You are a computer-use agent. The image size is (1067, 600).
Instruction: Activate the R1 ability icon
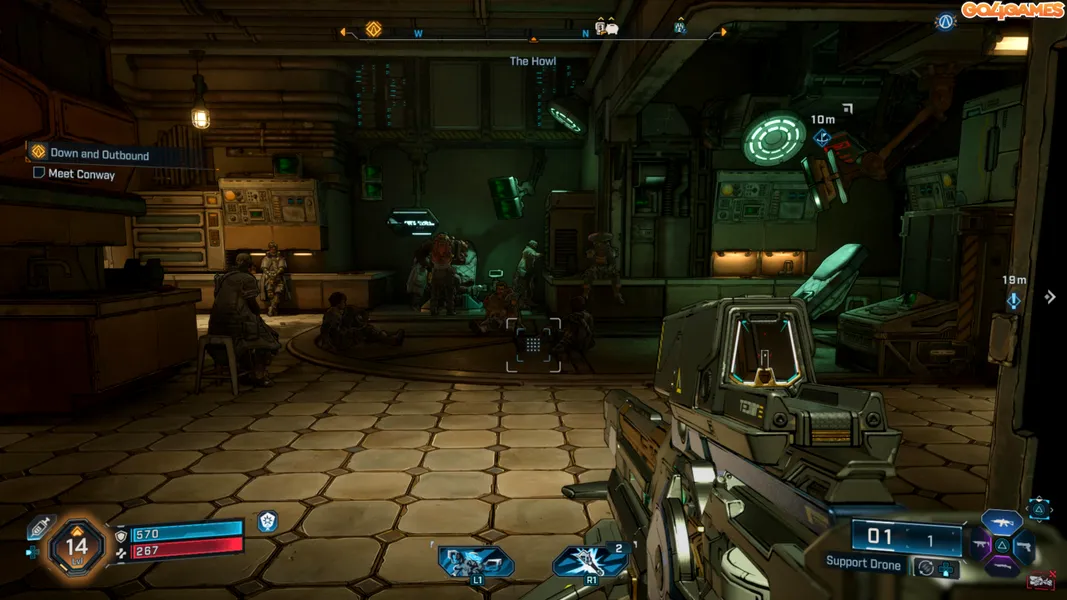point(591,562)
